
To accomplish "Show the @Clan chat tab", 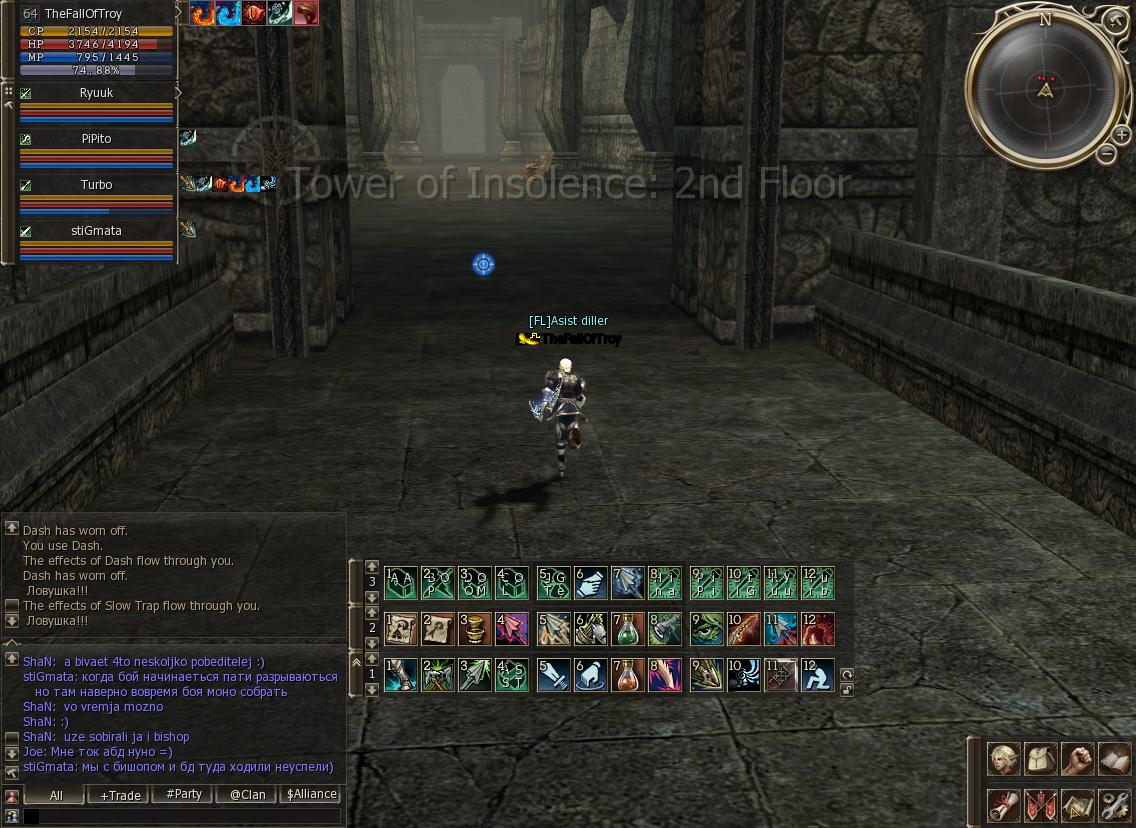I will pos(248,795).
